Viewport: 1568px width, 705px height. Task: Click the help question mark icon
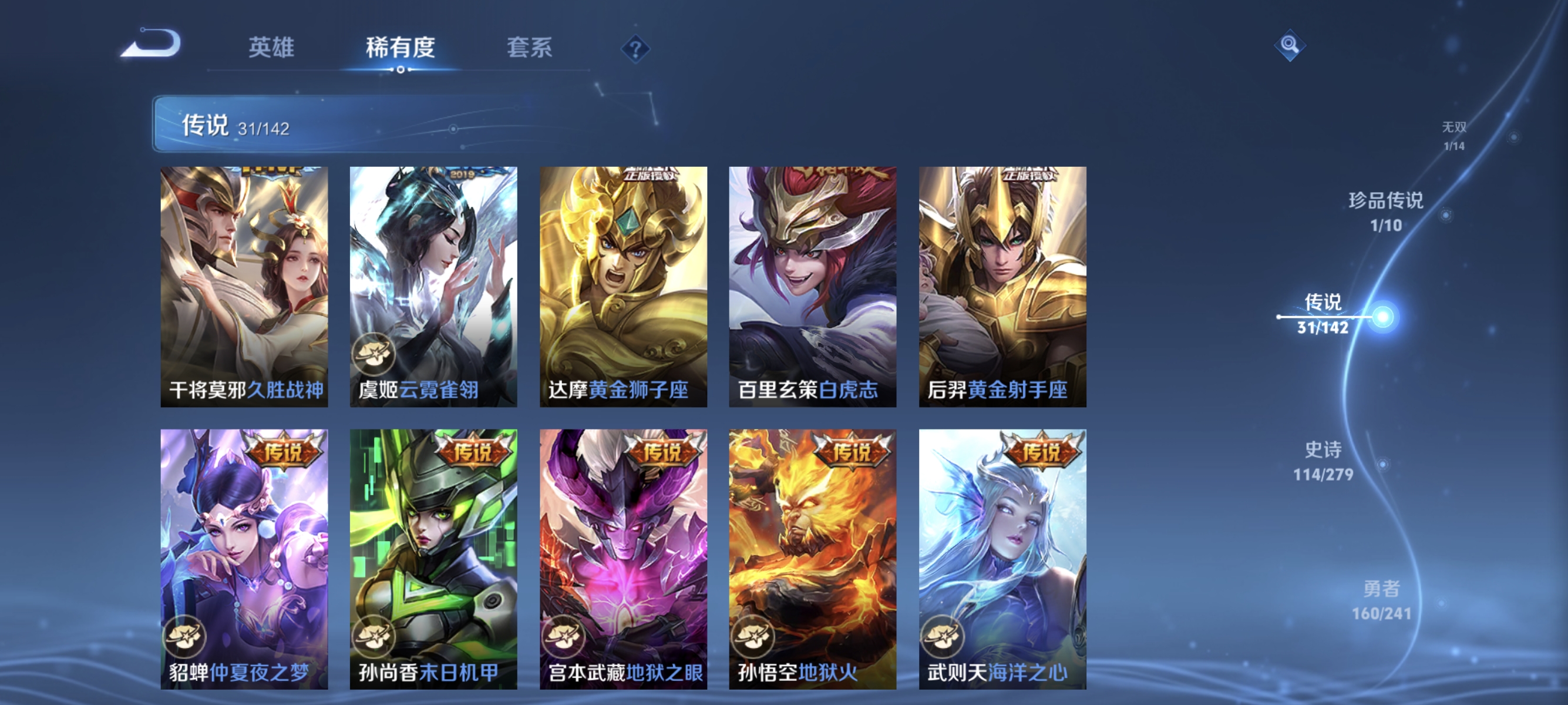[635, 50]
